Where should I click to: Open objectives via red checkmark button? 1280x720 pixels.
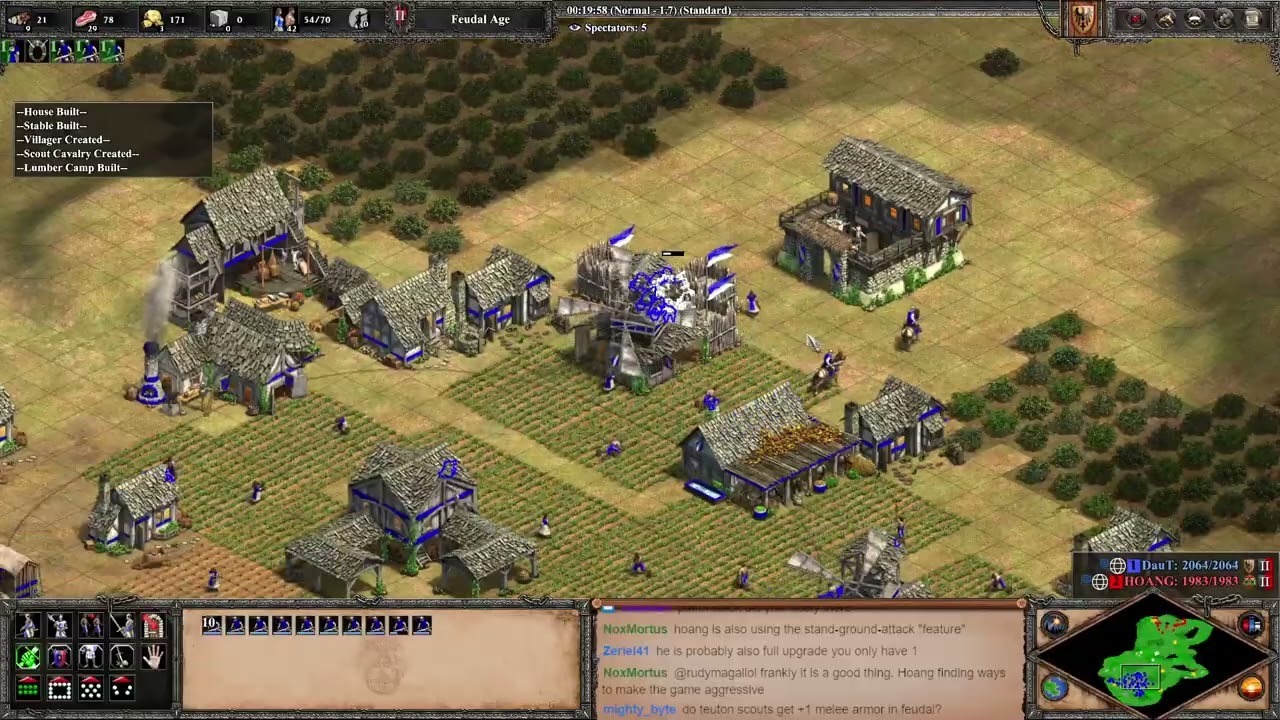1137,18
